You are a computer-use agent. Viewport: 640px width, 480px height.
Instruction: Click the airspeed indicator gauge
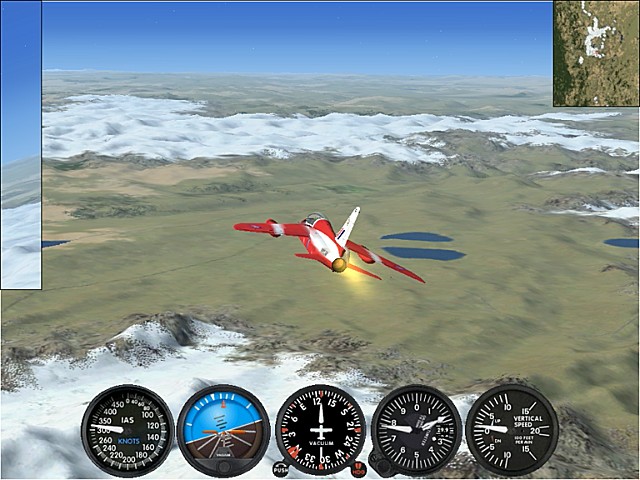127,430
